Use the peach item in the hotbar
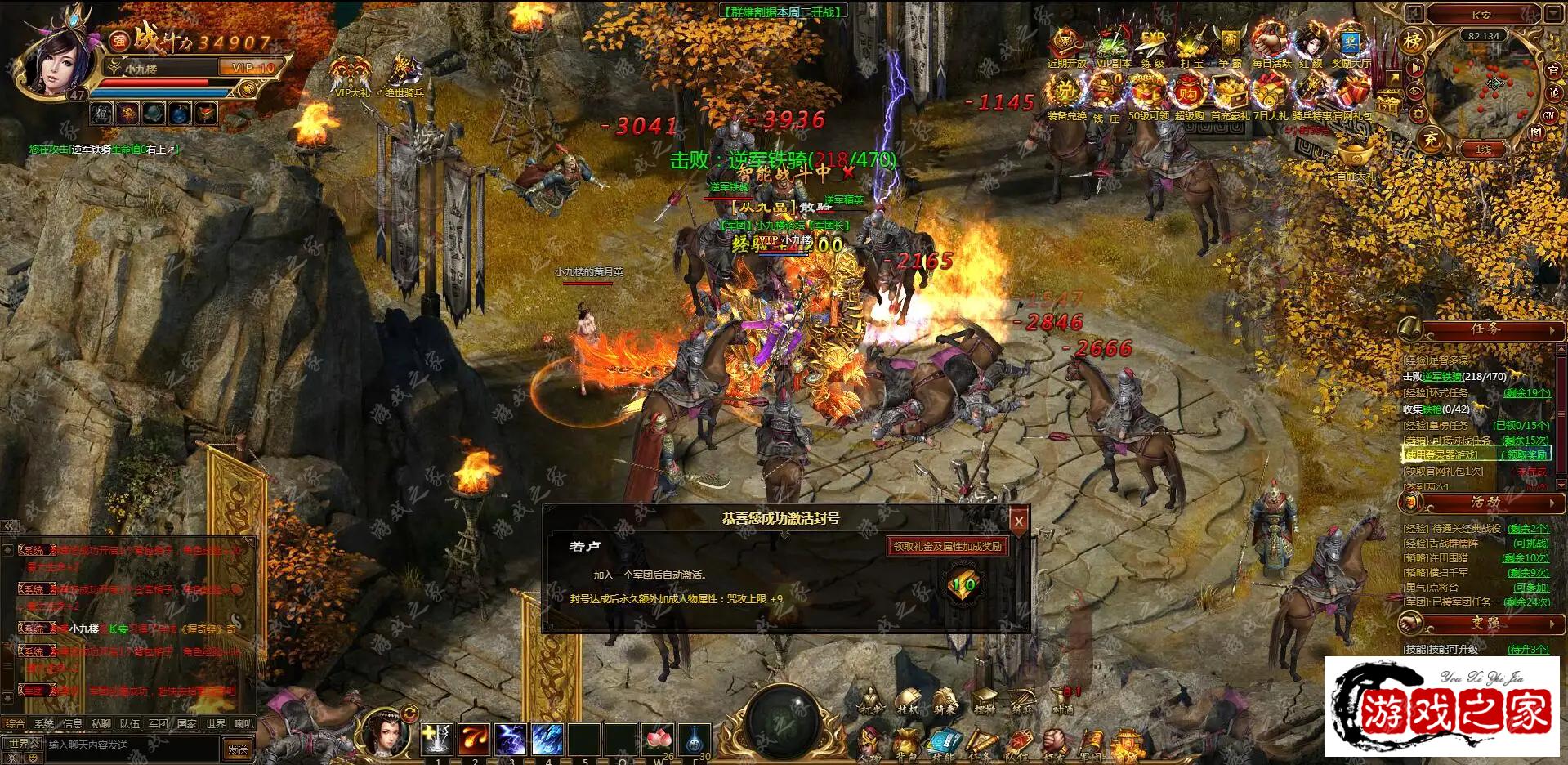Image resolution: width=1568 pixels, height=765 pixels. (659, 739)
